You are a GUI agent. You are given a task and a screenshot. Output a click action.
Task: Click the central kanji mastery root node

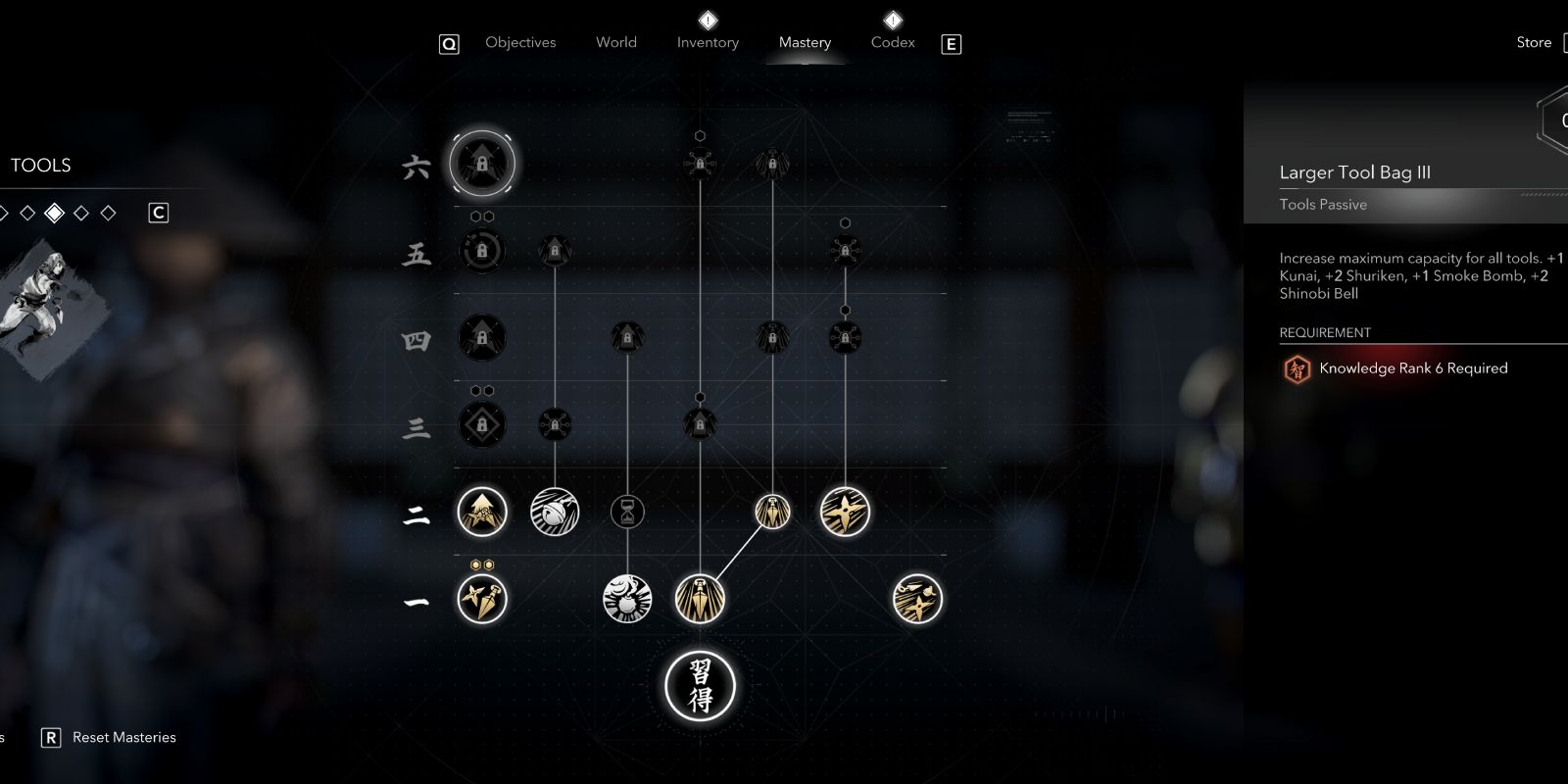tap(700, 686)
